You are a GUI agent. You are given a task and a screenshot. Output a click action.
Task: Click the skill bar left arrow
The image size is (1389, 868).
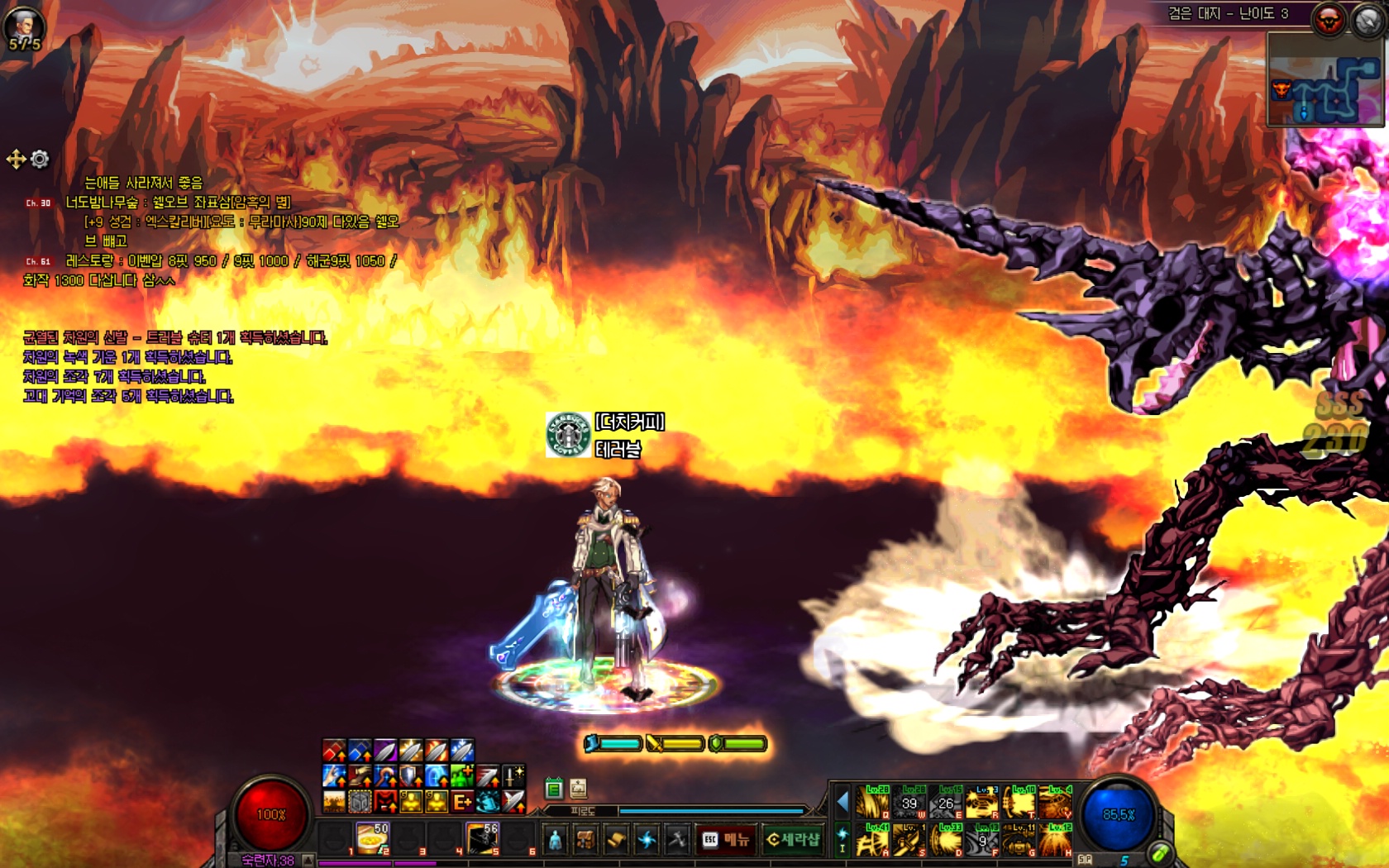click(x=842, y=801)
